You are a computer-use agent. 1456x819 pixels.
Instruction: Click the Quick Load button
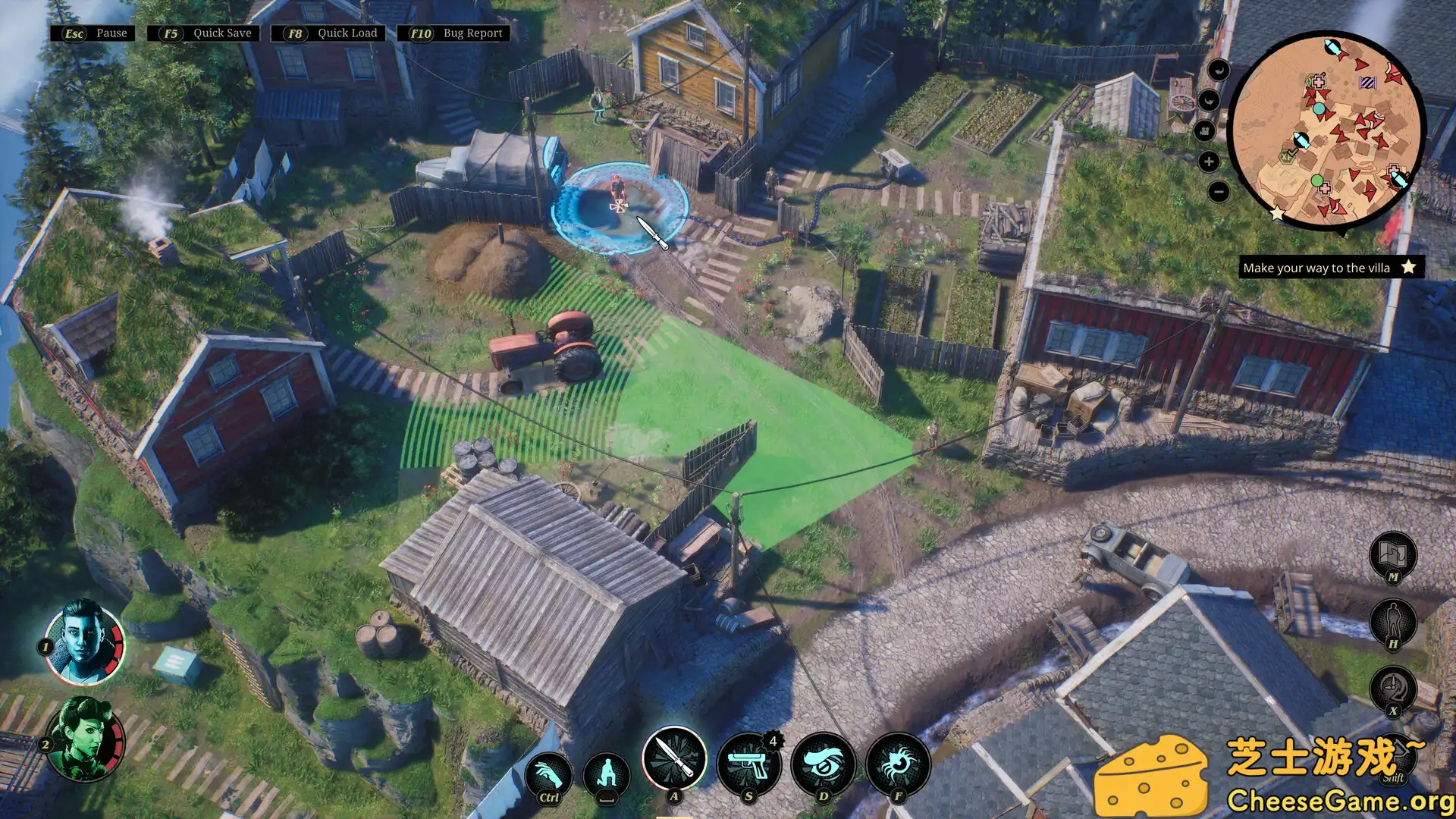click(x=329, y=33)
